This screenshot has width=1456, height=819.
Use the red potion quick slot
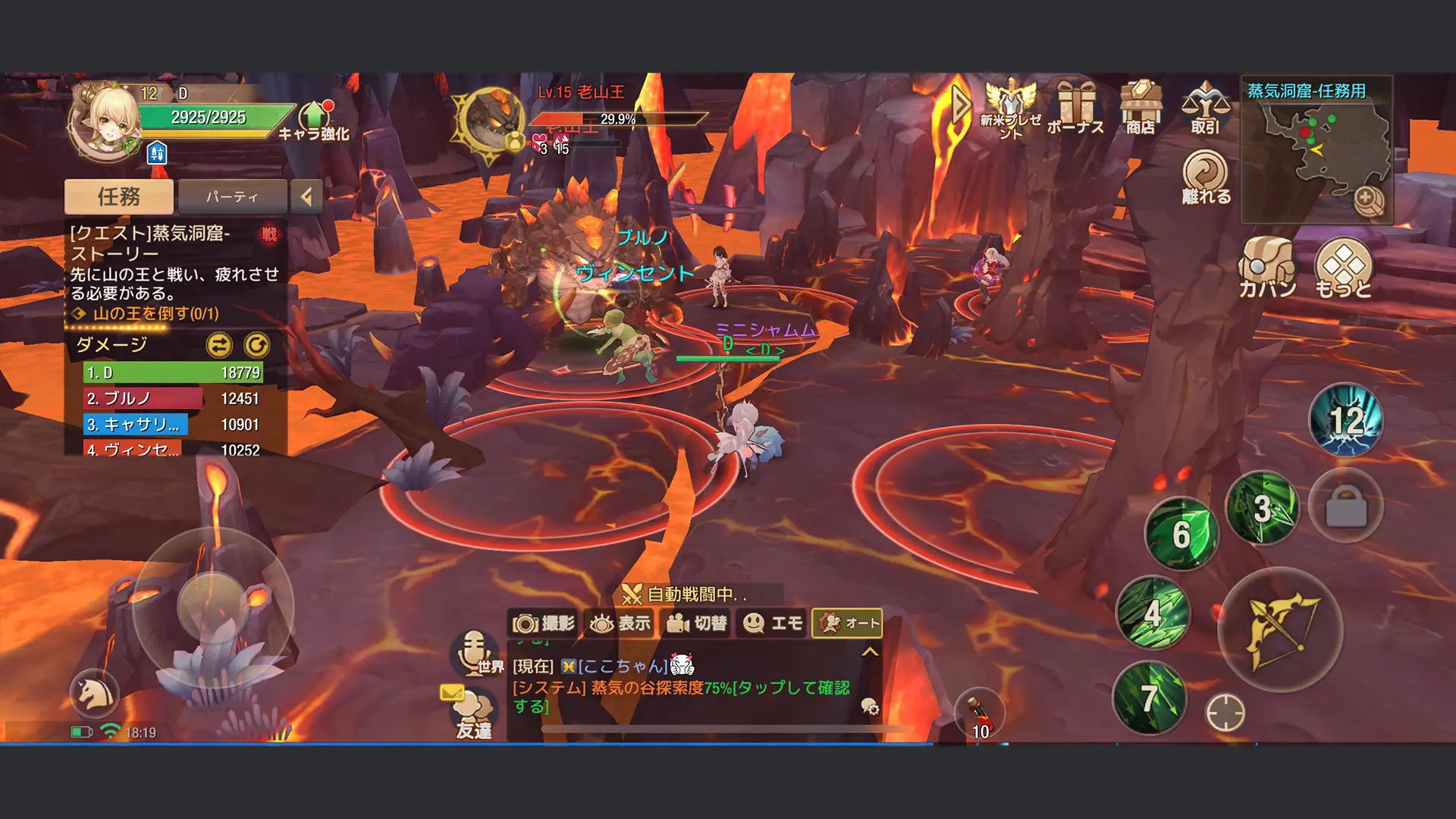979,714
